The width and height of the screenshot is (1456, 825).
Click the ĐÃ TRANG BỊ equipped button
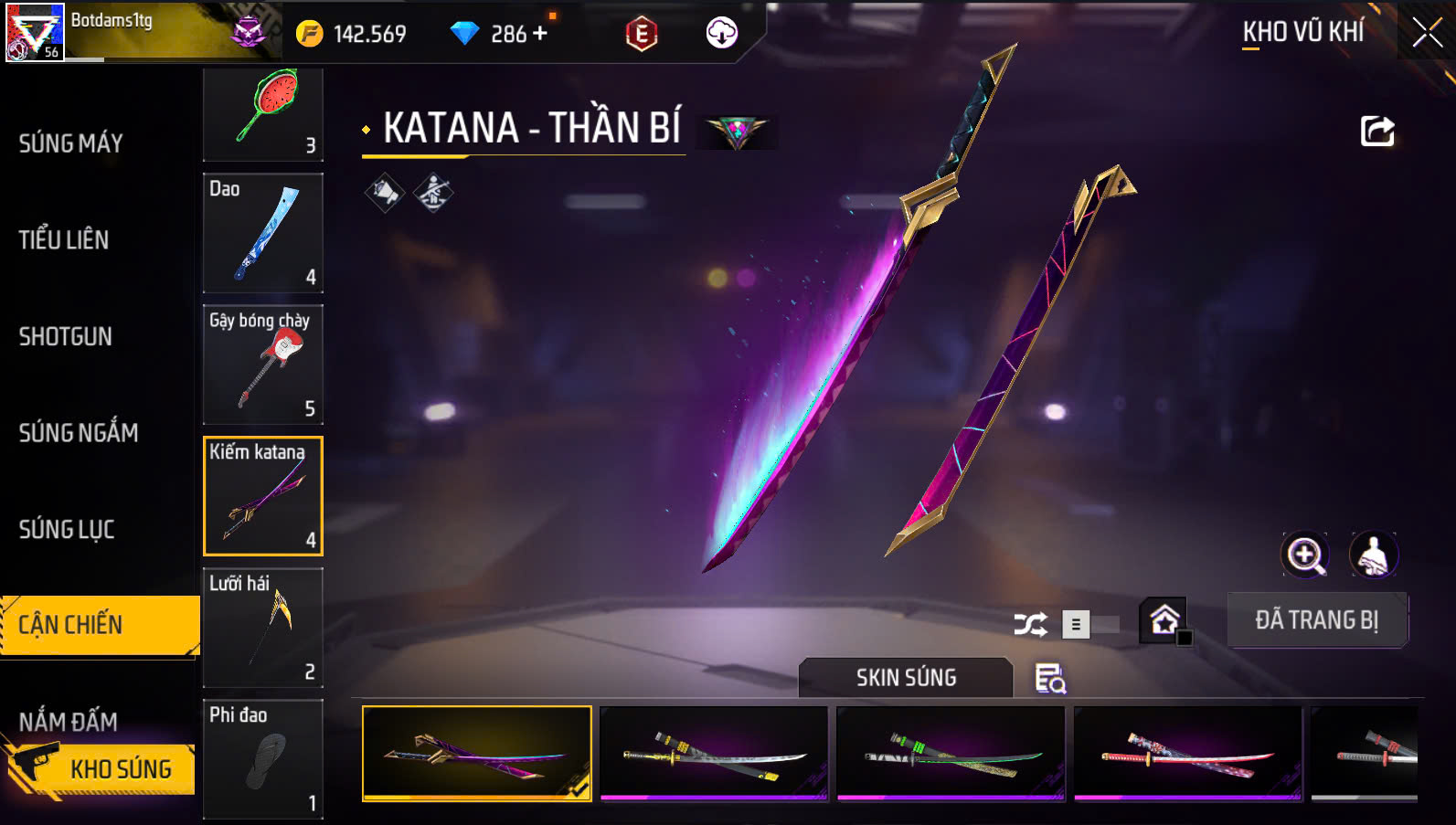point(1316,620)
